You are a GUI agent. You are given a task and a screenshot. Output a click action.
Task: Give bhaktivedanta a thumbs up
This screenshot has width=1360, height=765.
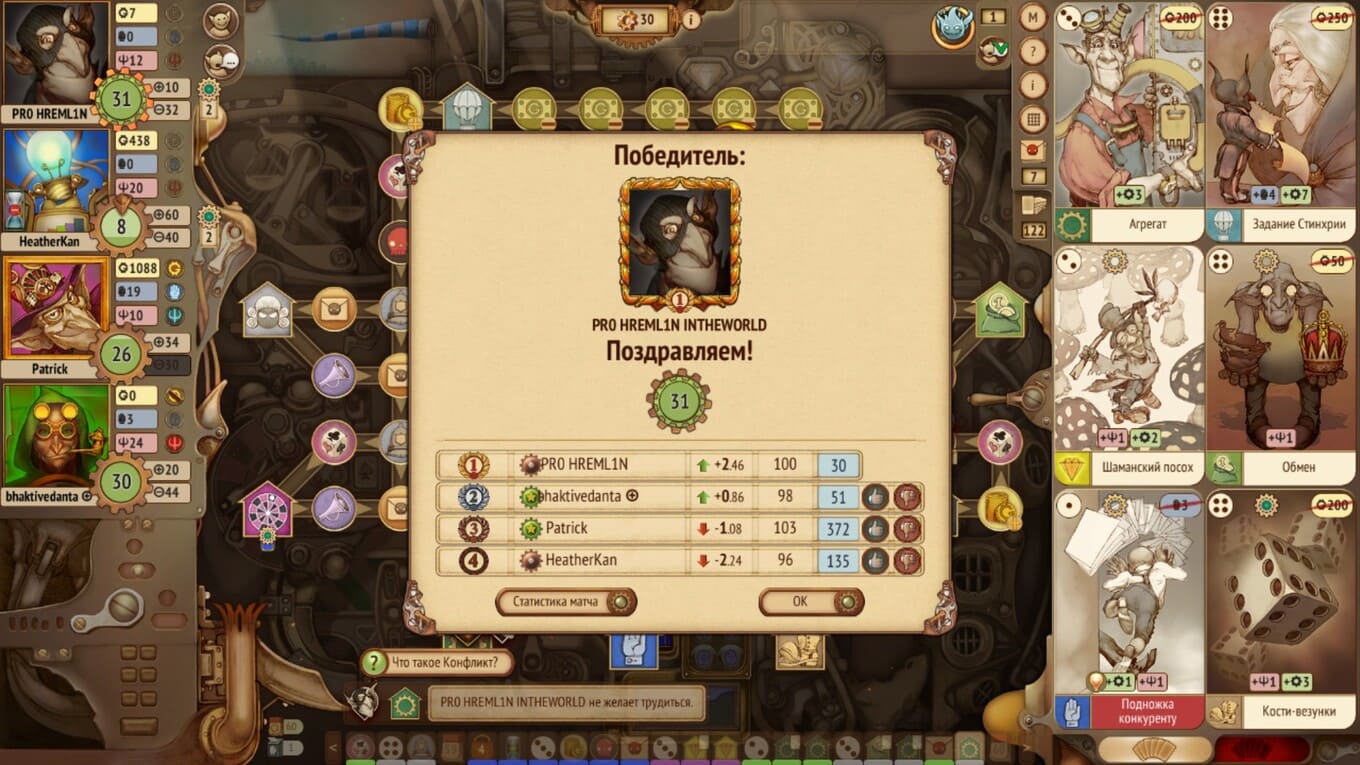tap(875, 497)
